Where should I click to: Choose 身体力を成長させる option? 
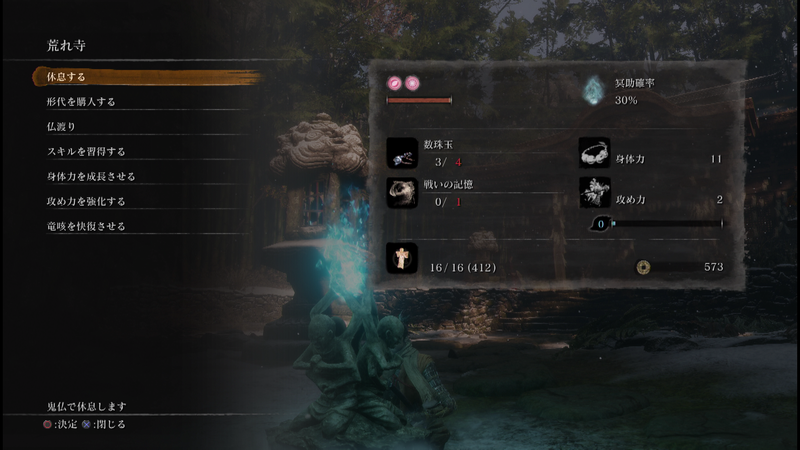point(90,177)
